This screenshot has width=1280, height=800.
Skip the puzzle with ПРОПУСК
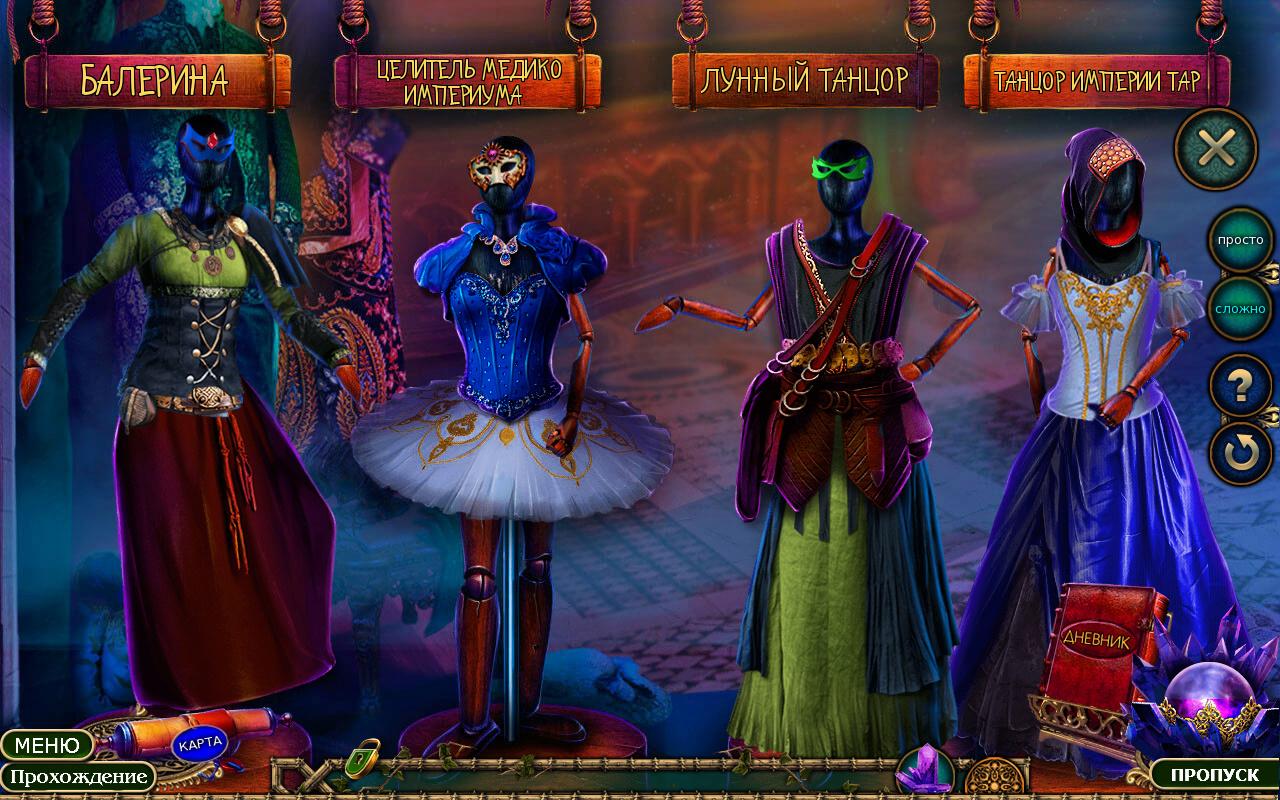(1213, 775)
